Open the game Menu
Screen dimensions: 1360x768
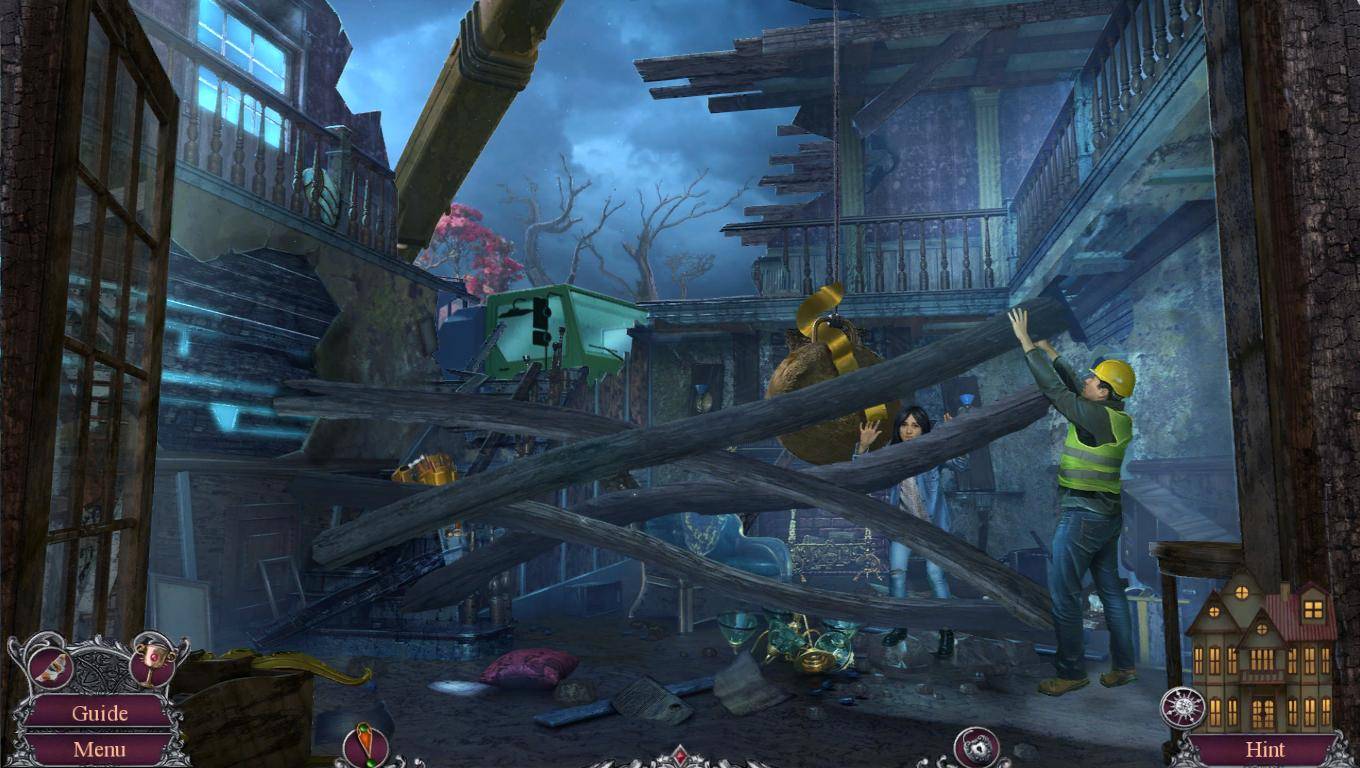(x=99, y=749)
